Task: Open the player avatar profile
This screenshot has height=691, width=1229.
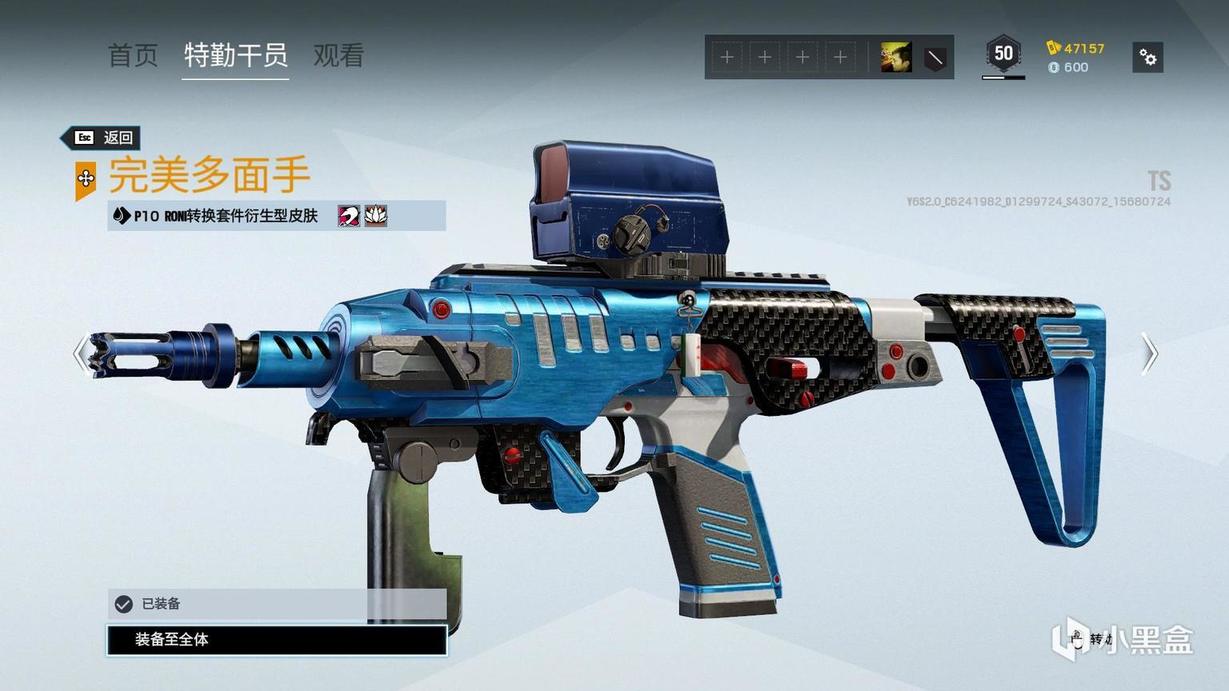Action: [895, 58]
